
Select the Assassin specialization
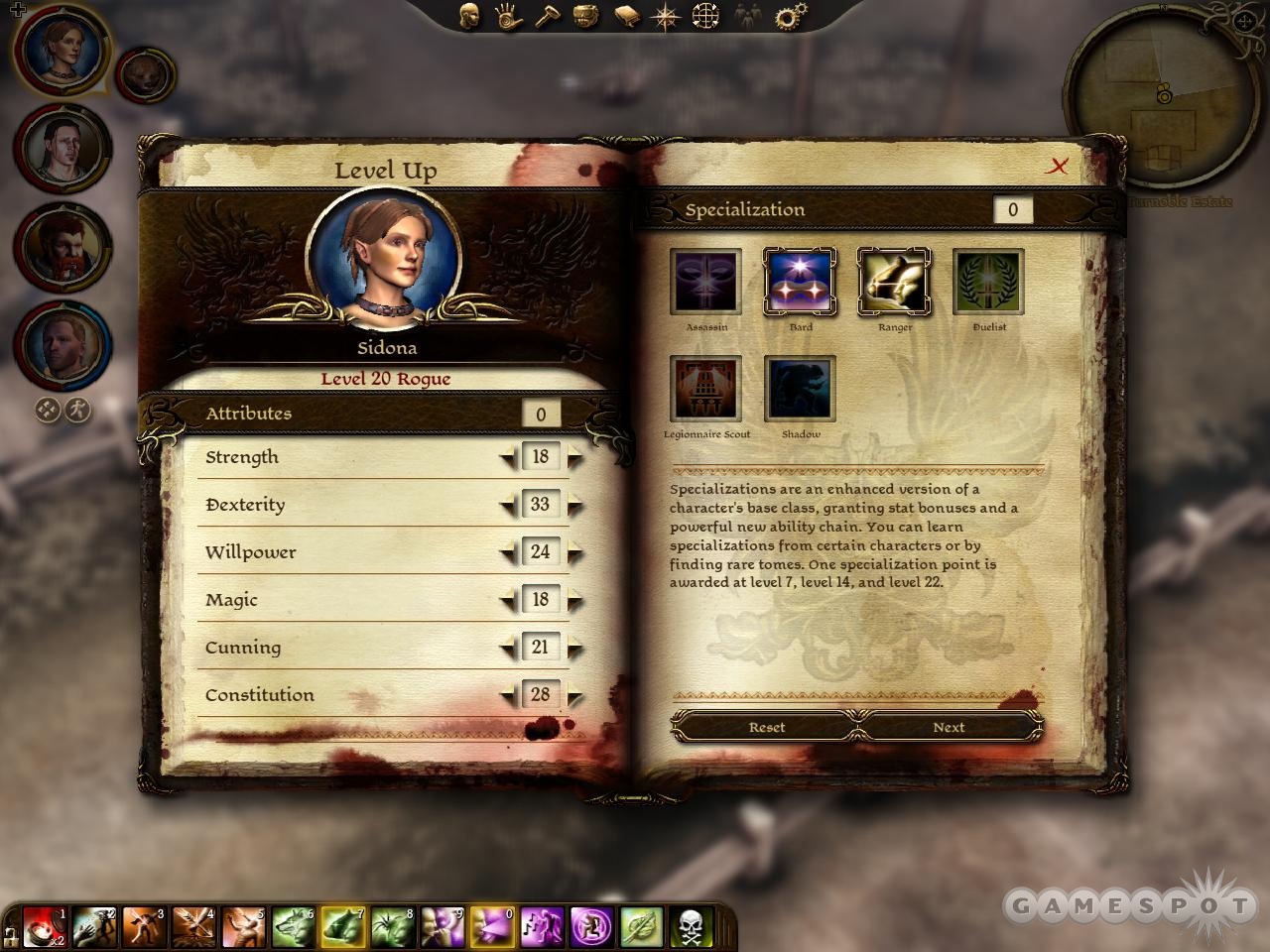click(706, 283)
